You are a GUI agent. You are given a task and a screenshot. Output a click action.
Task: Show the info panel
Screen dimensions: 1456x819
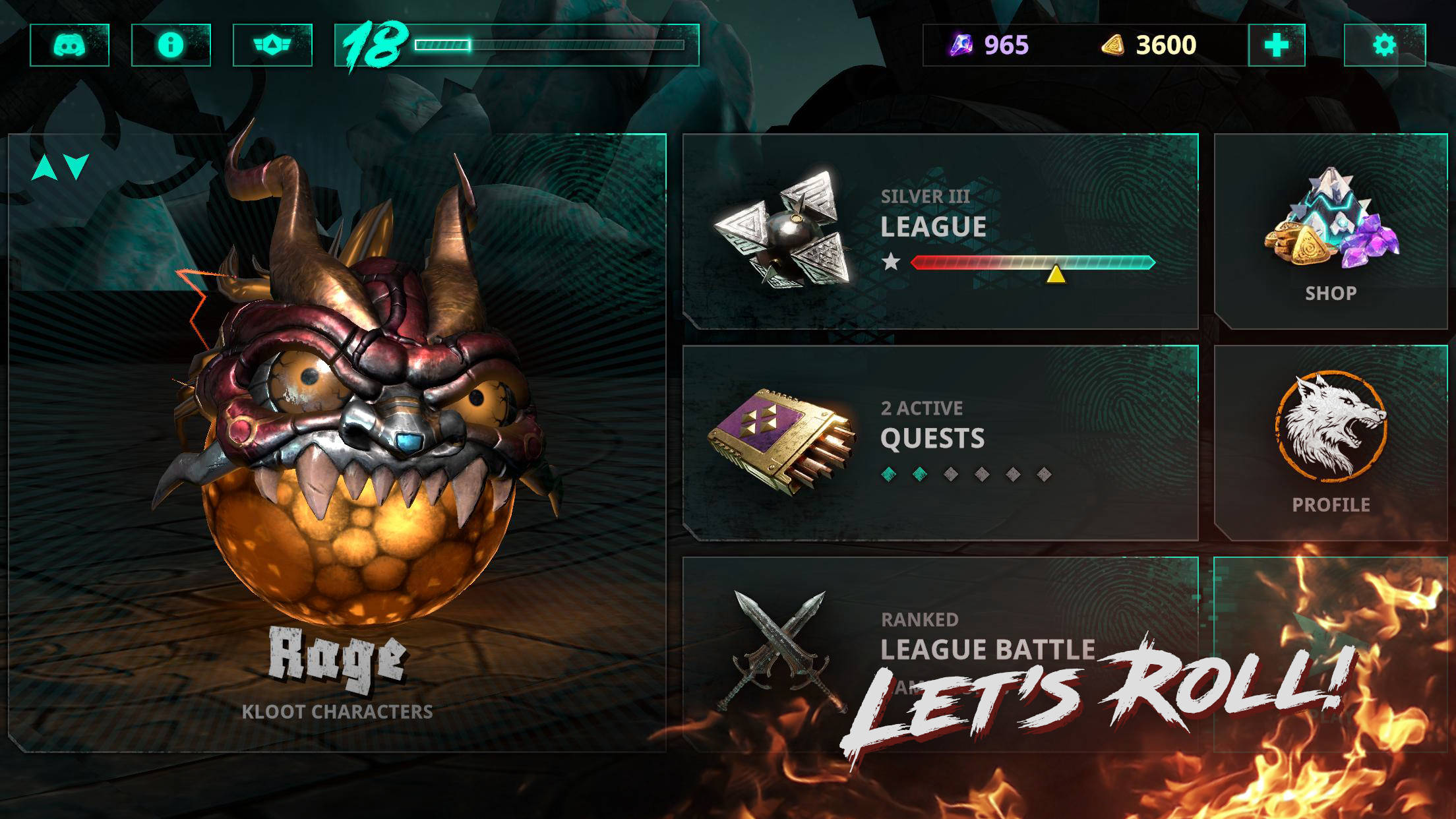(171, 45)
